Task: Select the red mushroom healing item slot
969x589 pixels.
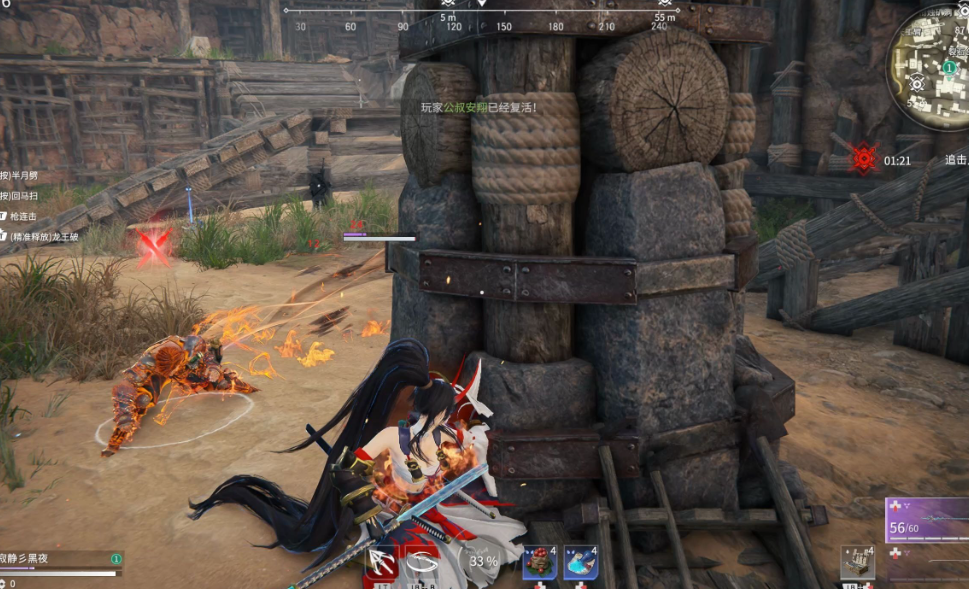Action: (540, 563)
